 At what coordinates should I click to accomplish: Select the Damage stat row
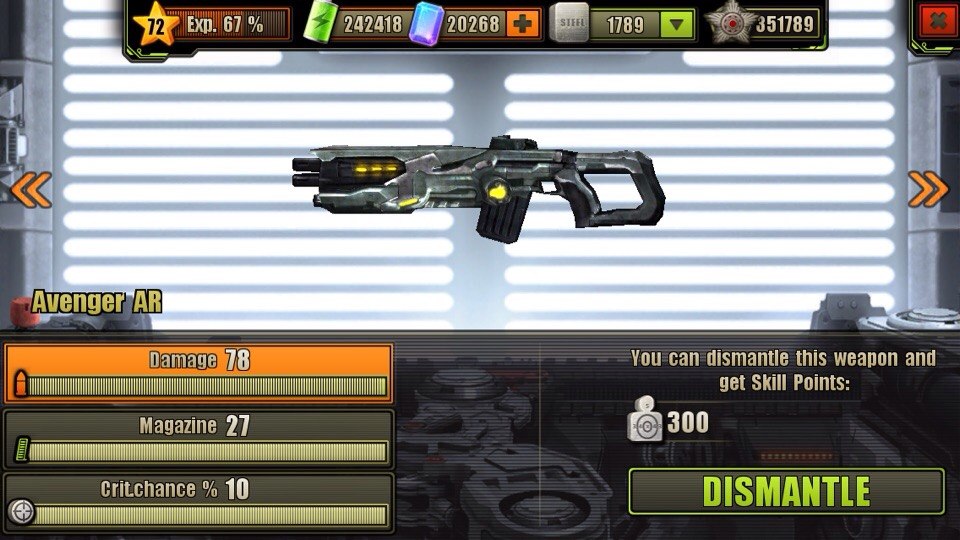pyautogui.click(x=198, y=373)
